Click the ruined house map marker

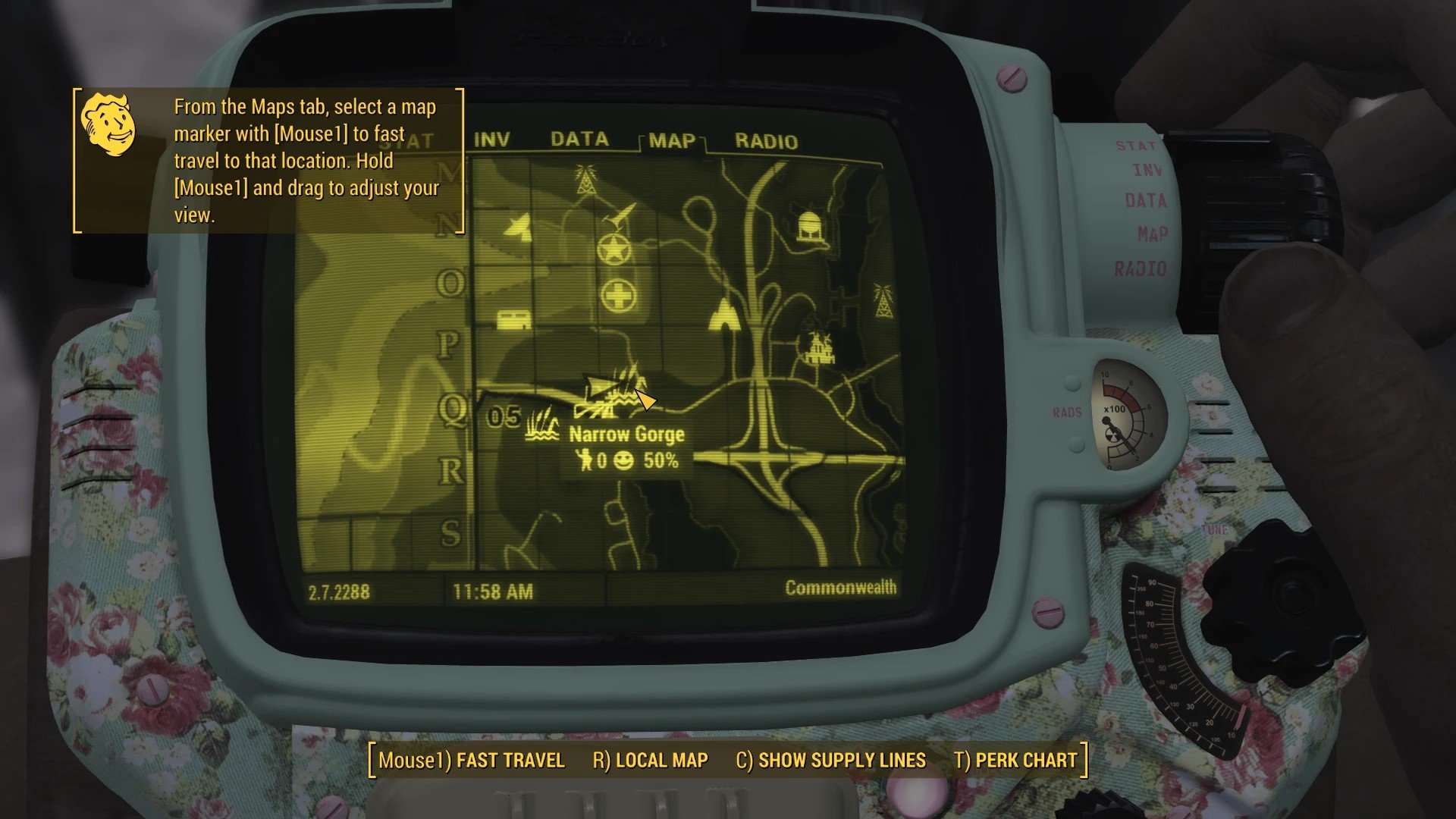tap(819, 348)
